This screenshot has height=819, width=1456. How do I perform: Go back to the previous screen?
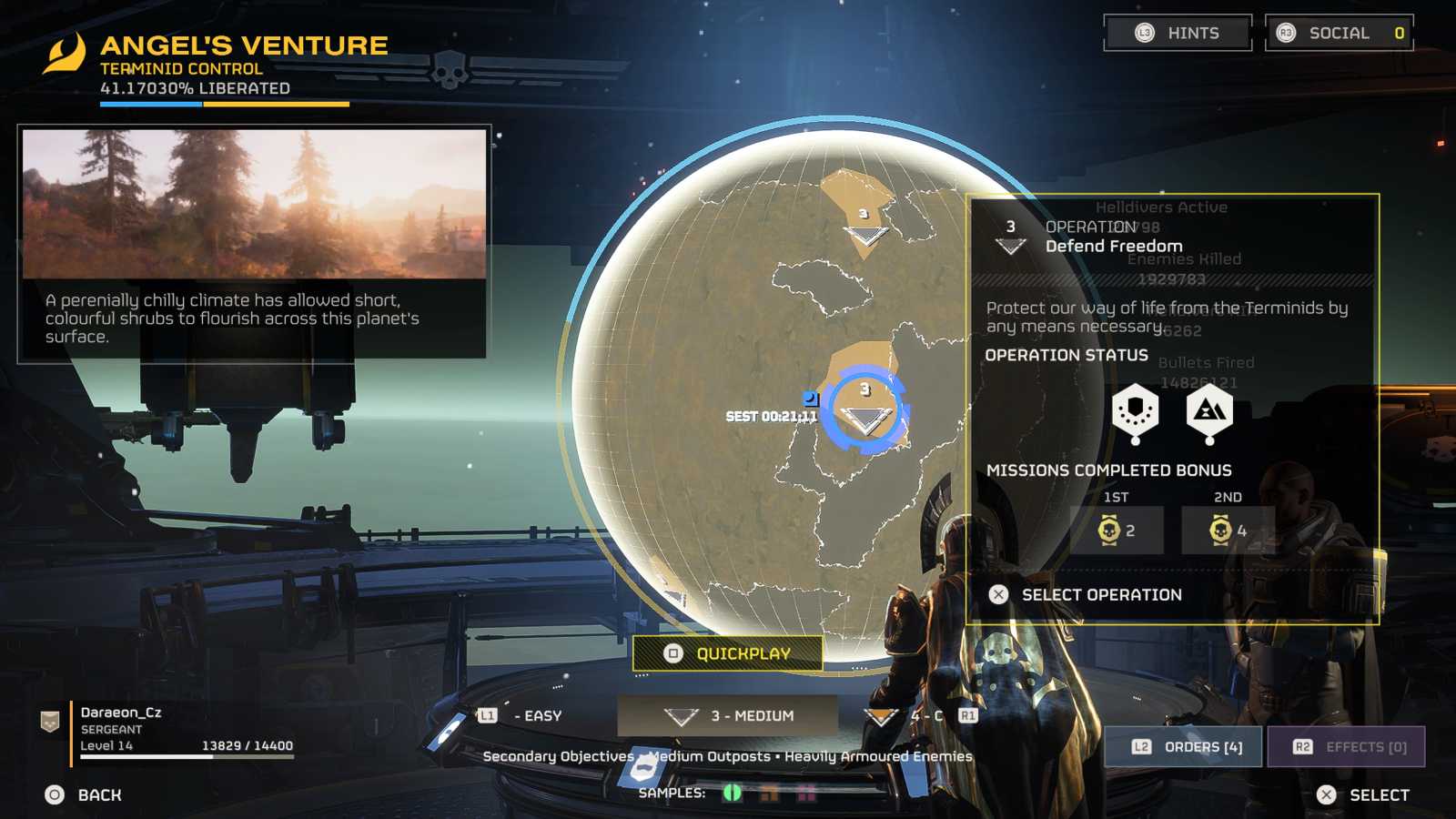pyautogui.click(x=84, y=795)
